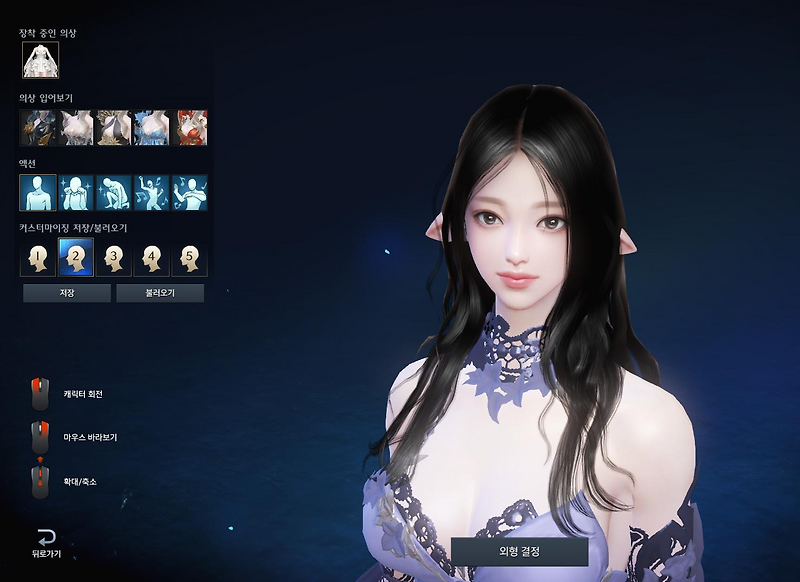Choose customization save slot 2

[x=76, y=258]
